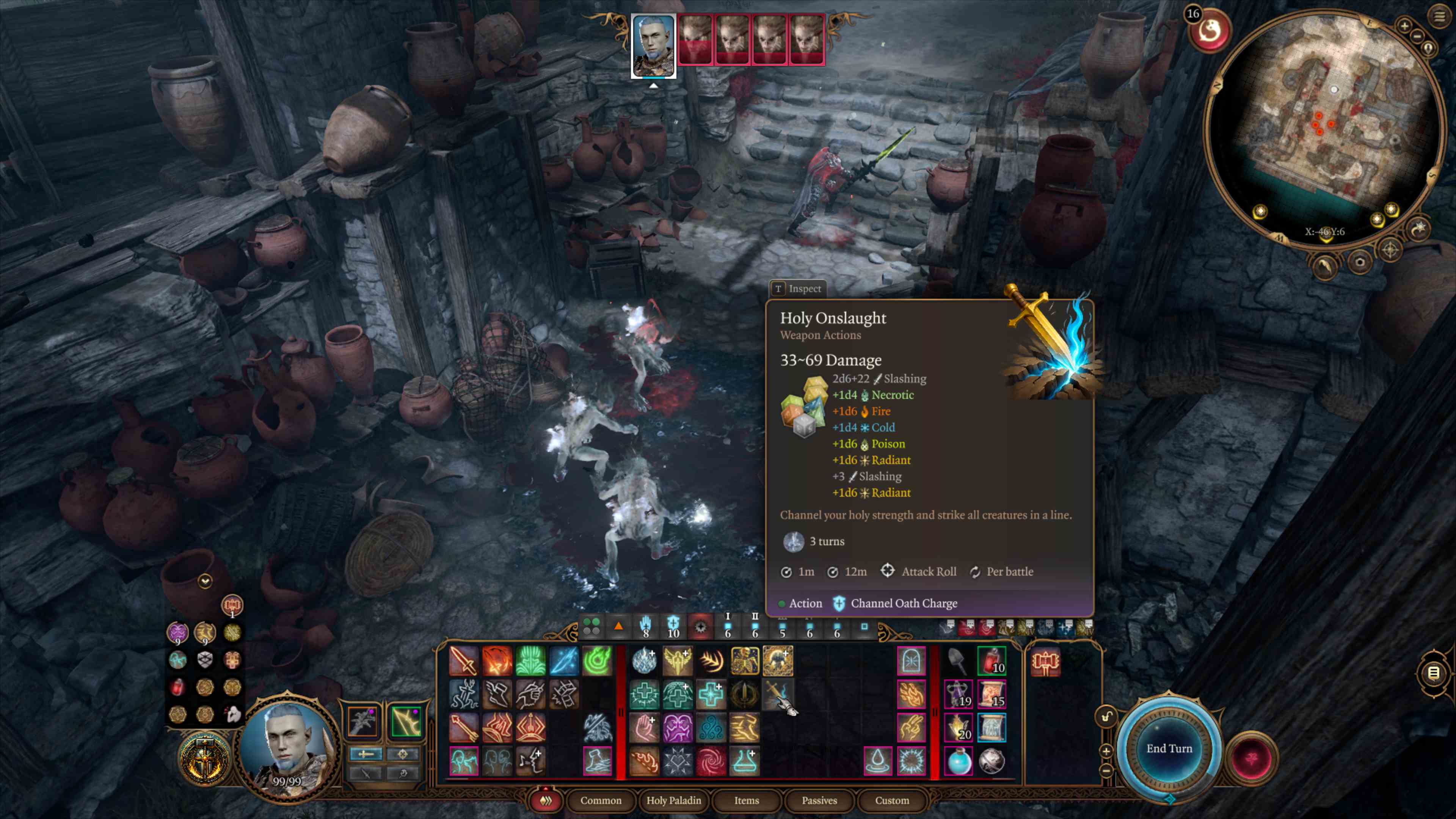The image size is (1456, 819).
Task: Zoom in on the minimap
Action: click(1404, 25)
